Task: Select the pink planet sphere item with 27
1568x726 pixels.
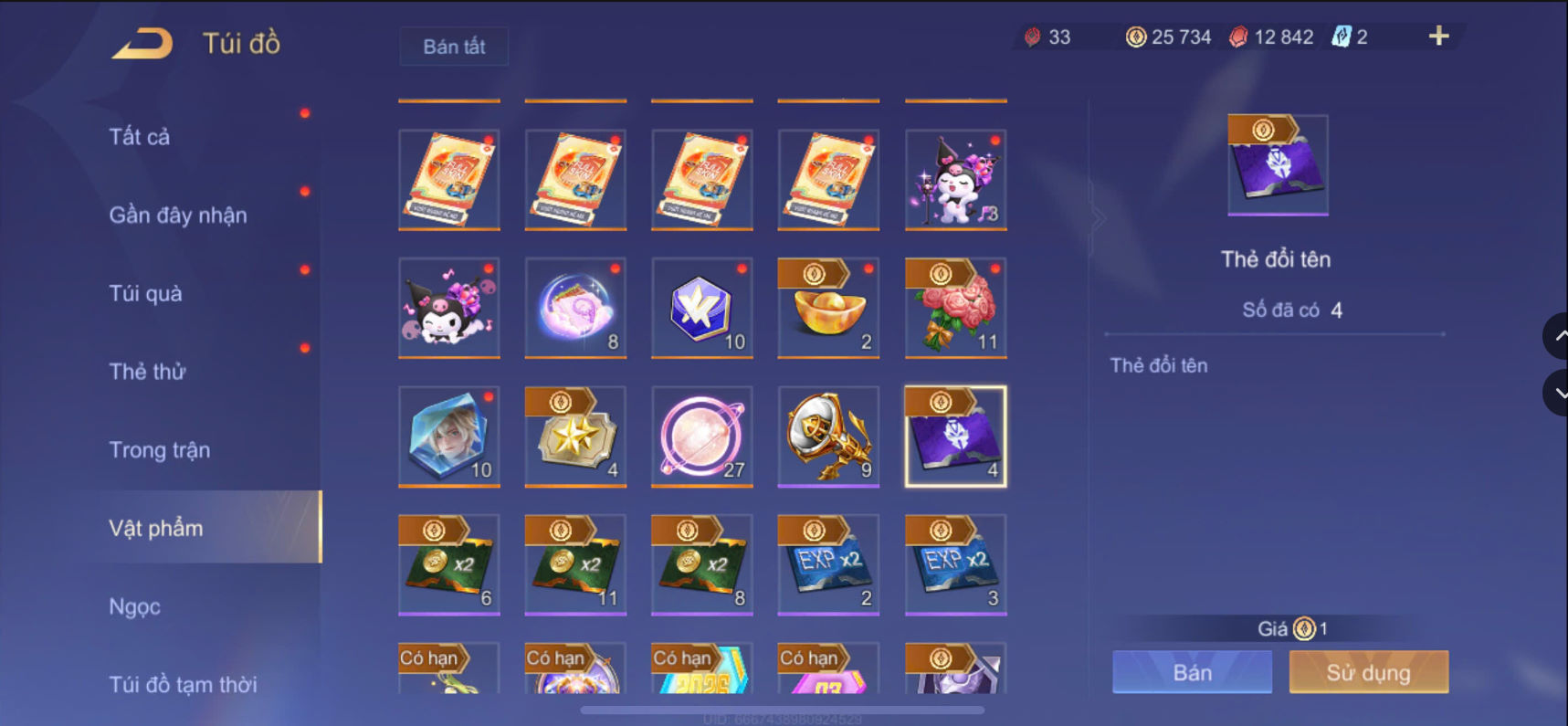Action: [x=701, y=437]
